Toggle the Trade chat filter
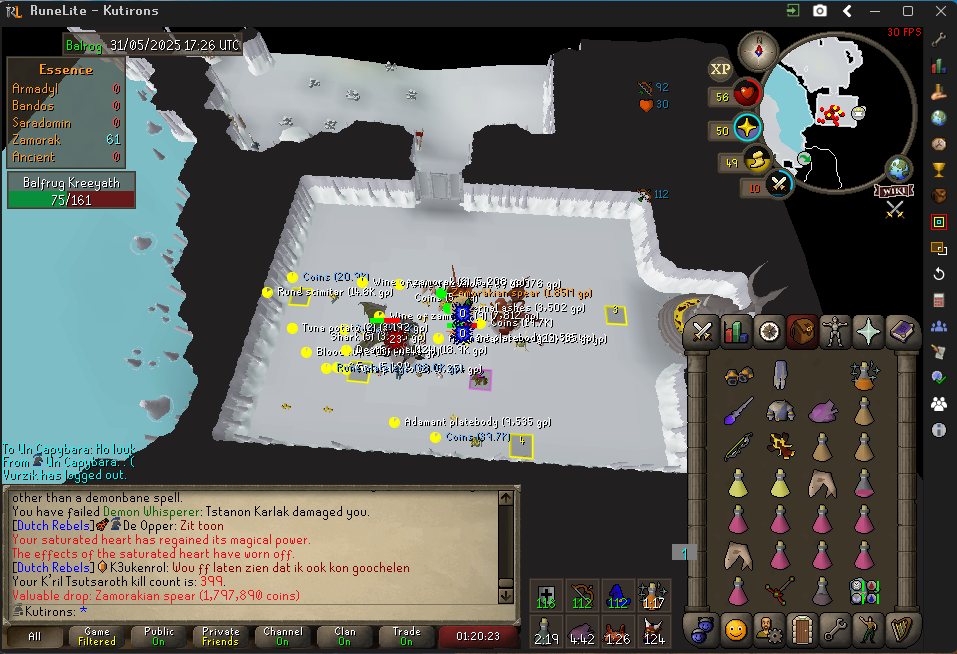The height and width of the screenshot is (654, 957). (407, 636)
